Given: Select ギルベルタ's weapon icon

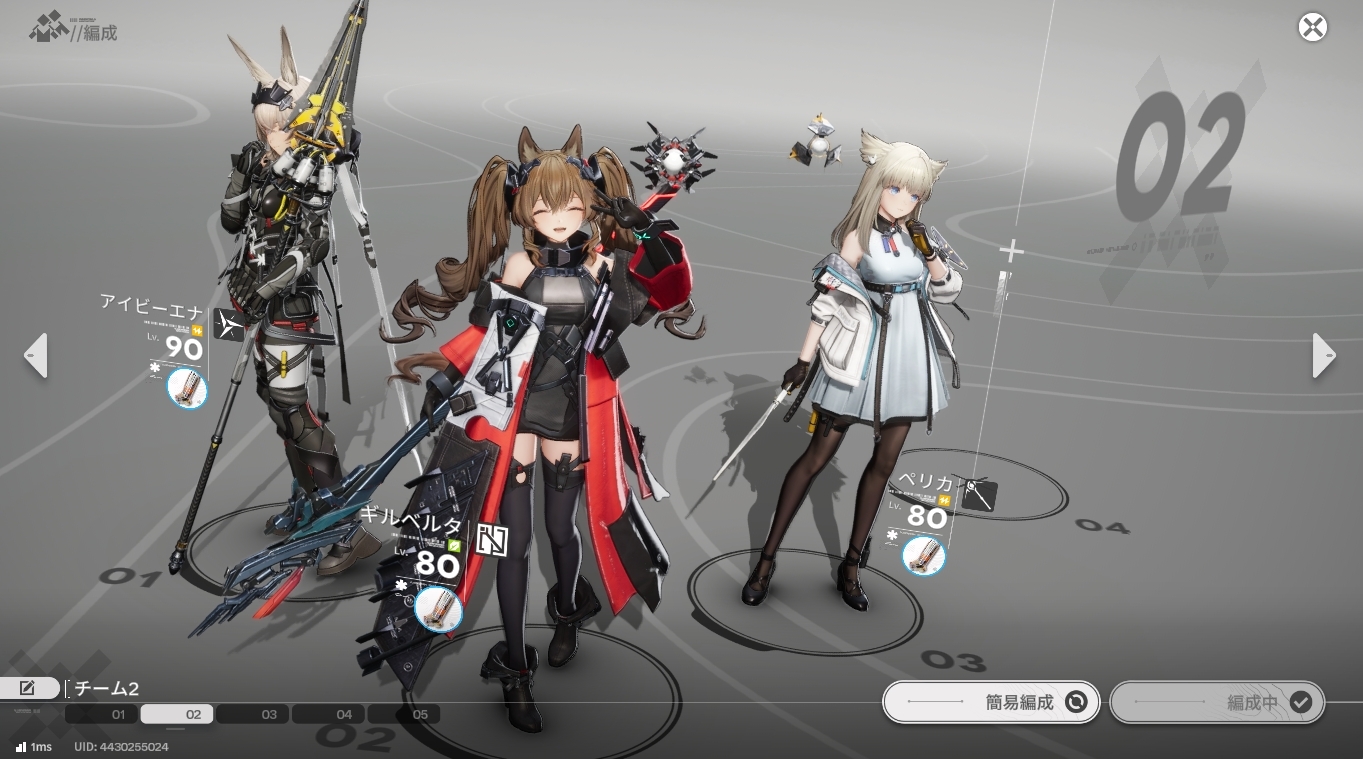Looking at the screenshot, I should [x=438, y=609].
